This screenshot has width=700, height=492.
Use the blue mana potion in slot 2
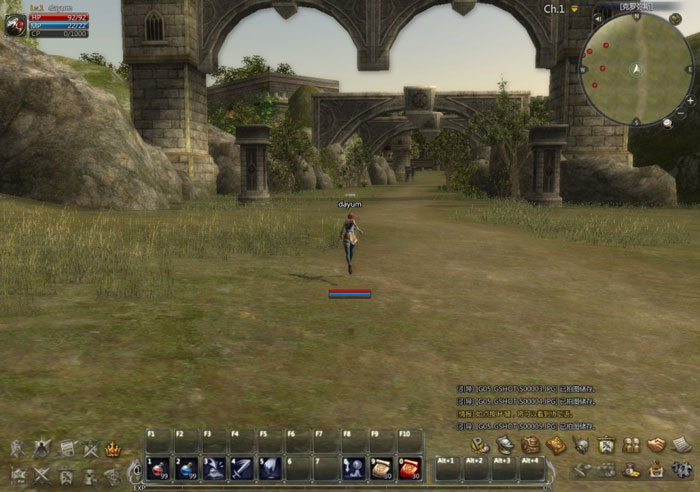pyautogui.click(x=186, y=467)
